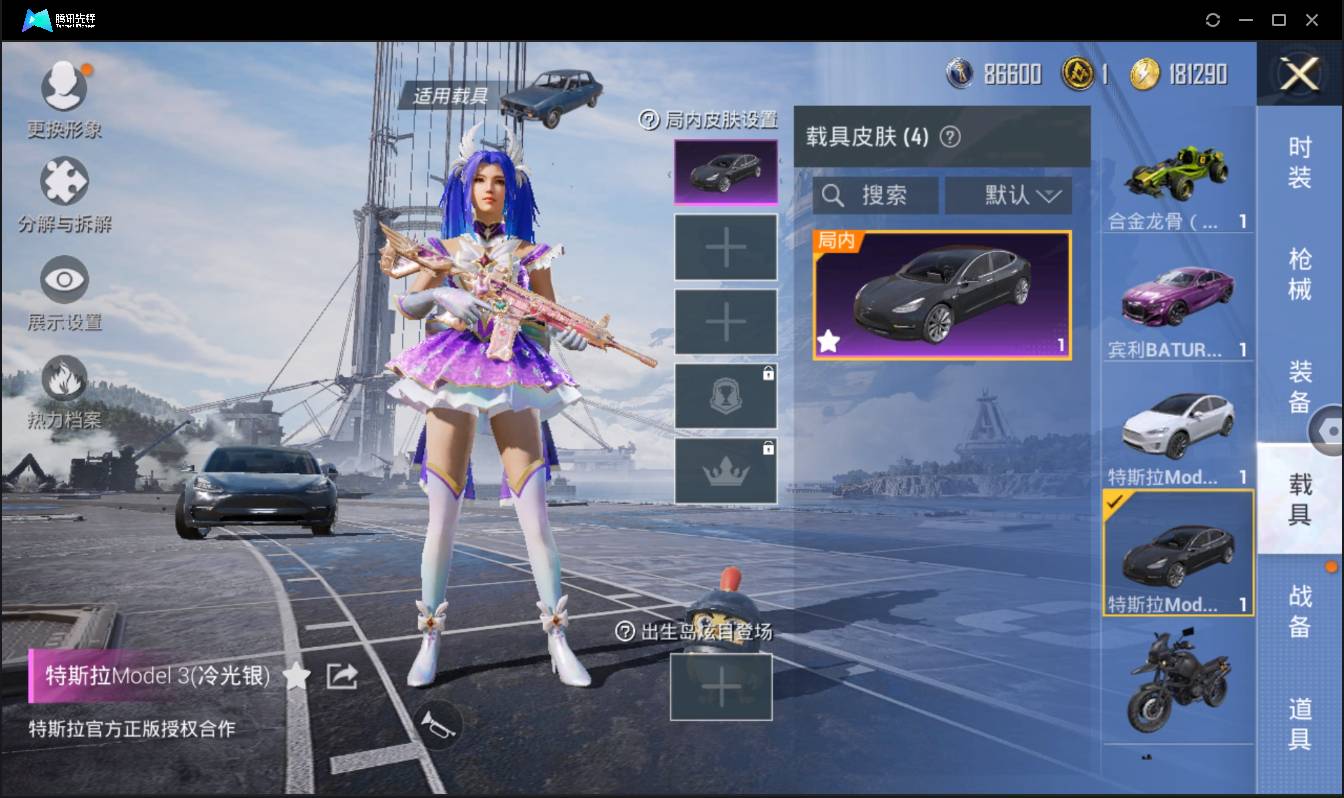Screen dimensions: 1344x798
Task: Select the 装备 (Equipment) tab
Action: pyautogui.click(x=1299, y=386)
